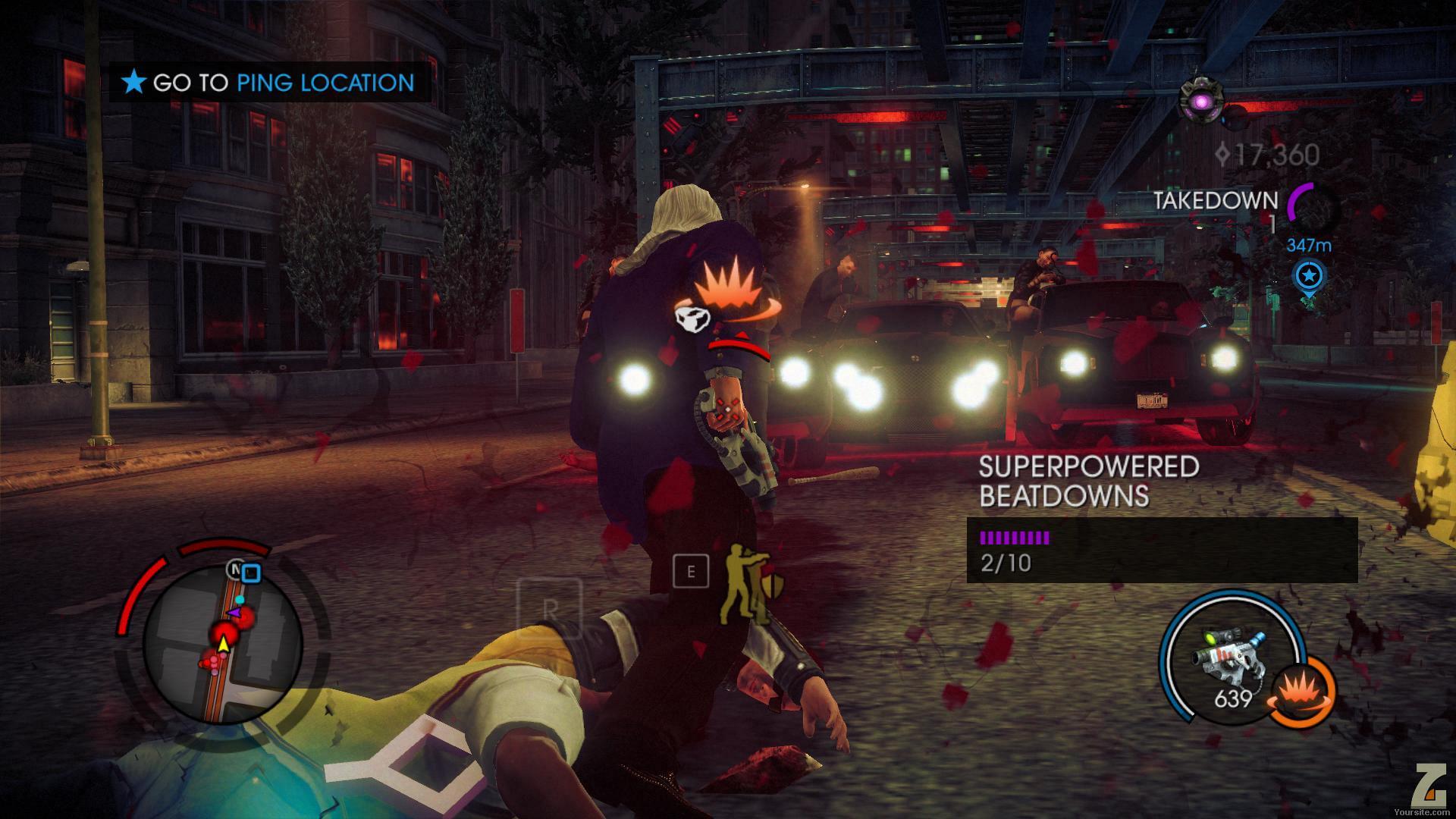The height and width of the screenshot is (819, 1456).
Task: Click the blue square marker on minimap
Action: (x=252, y=573)
